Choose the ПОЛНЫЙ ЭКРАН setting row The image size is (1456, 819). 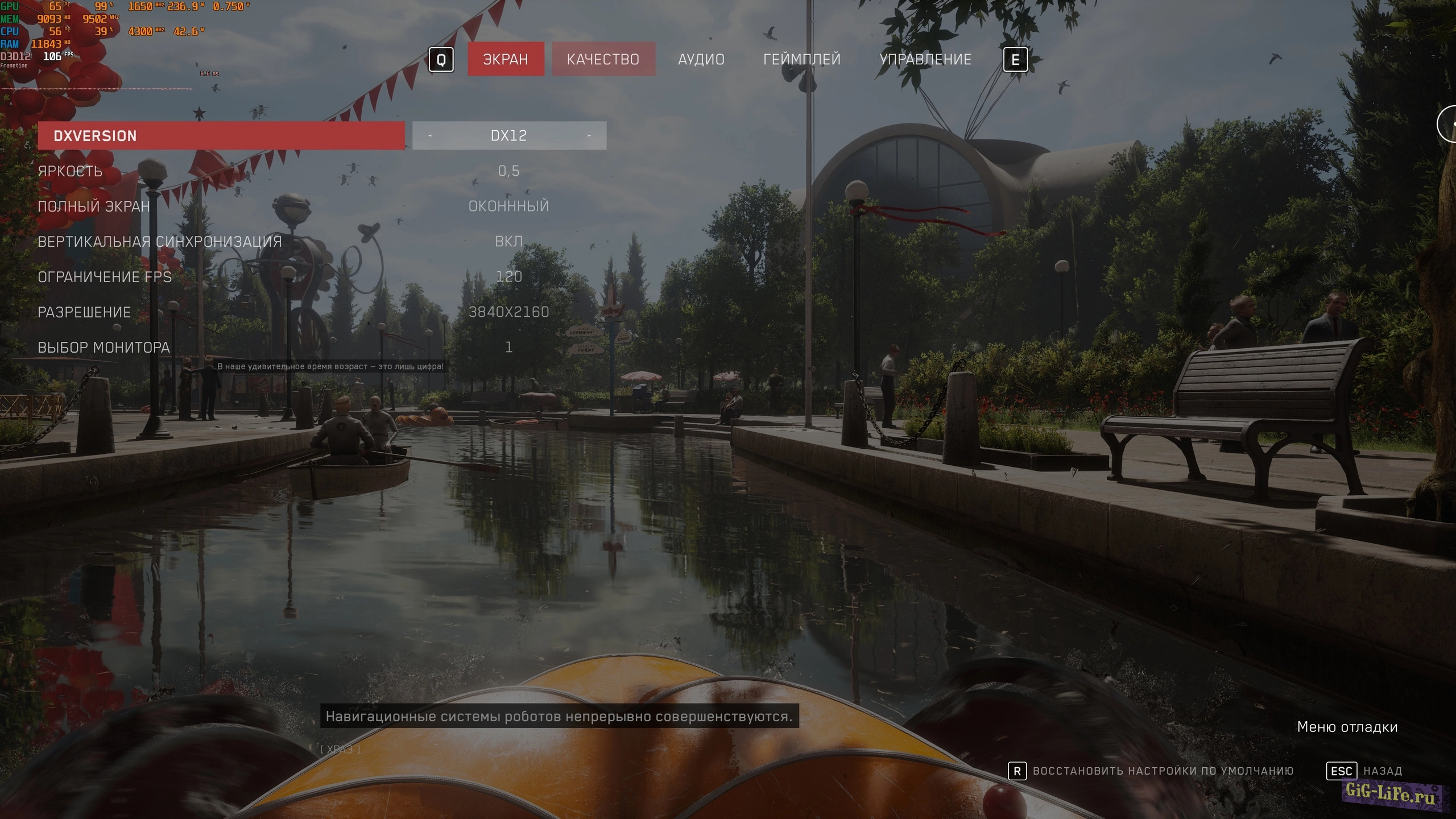(94, 206)
